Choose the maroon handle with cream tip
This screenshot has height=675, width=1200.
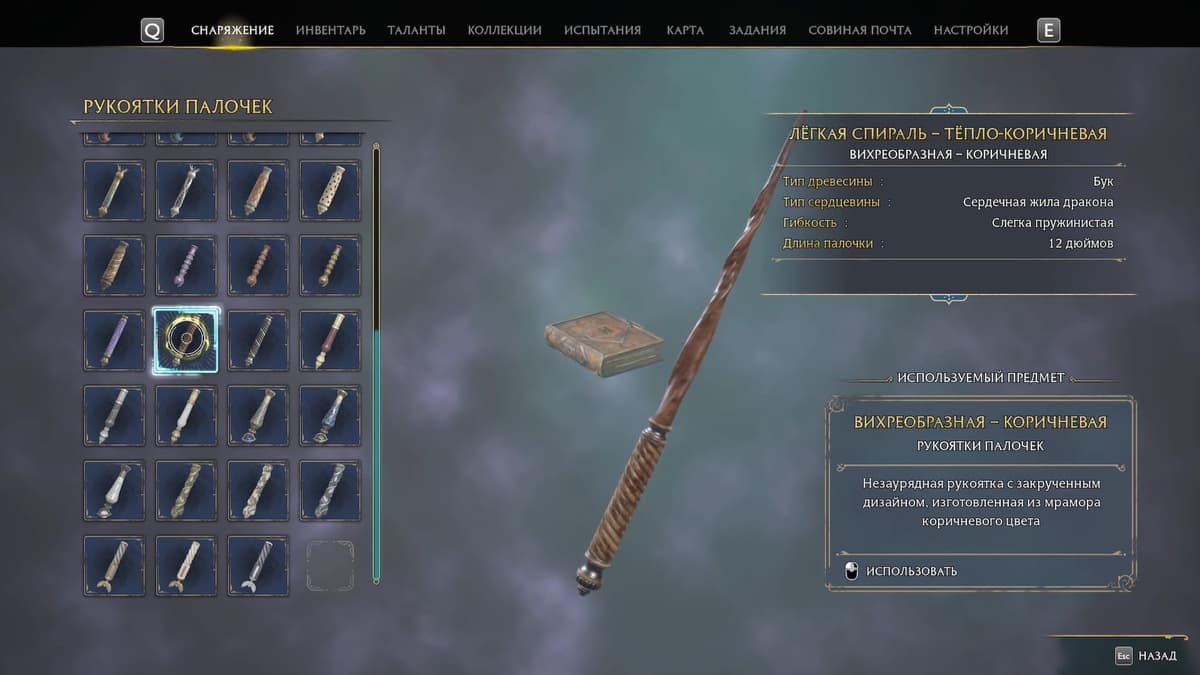[x=330, y=341]
